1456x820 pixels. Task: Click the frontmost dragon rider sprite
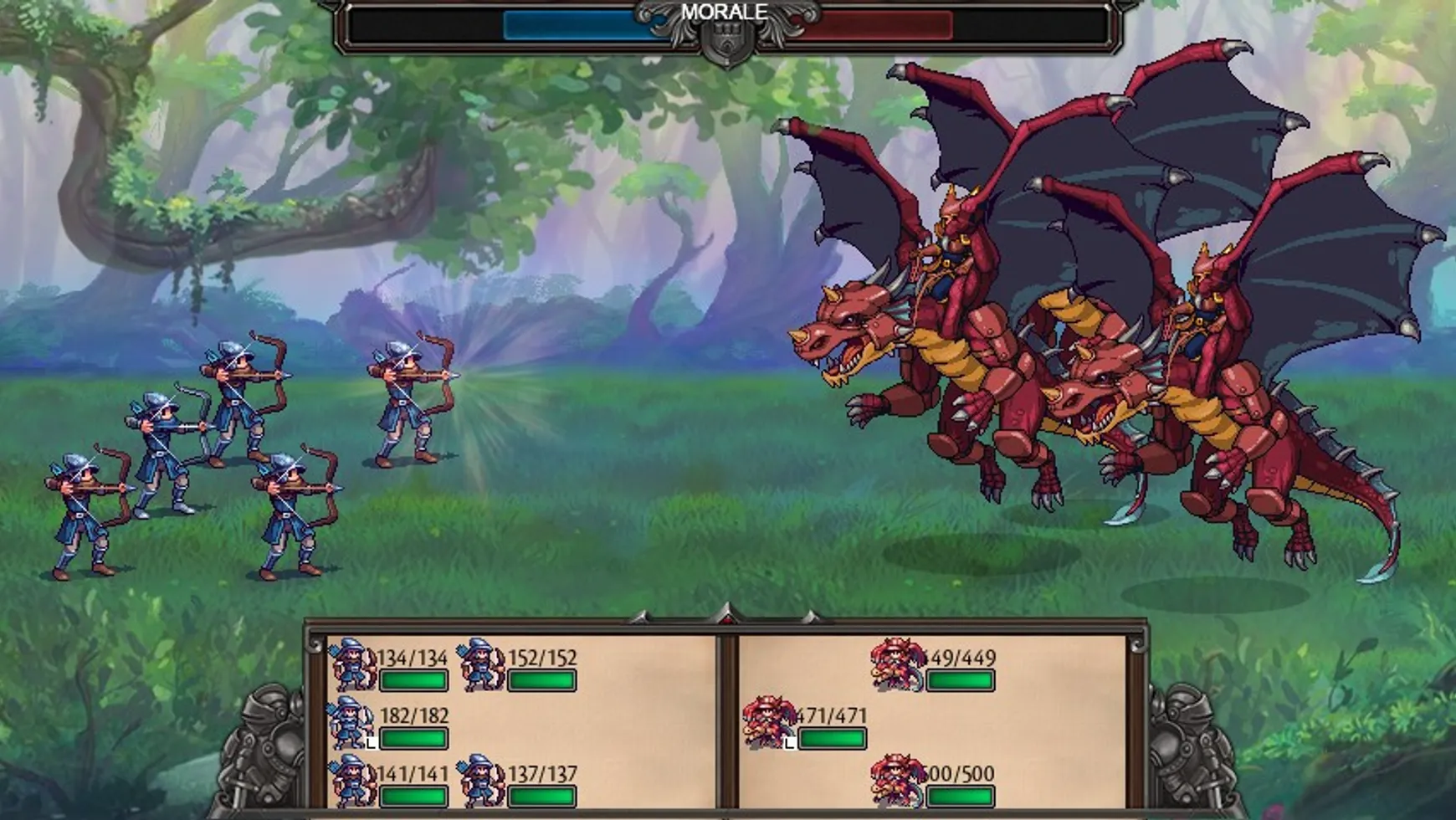point(920,351)
